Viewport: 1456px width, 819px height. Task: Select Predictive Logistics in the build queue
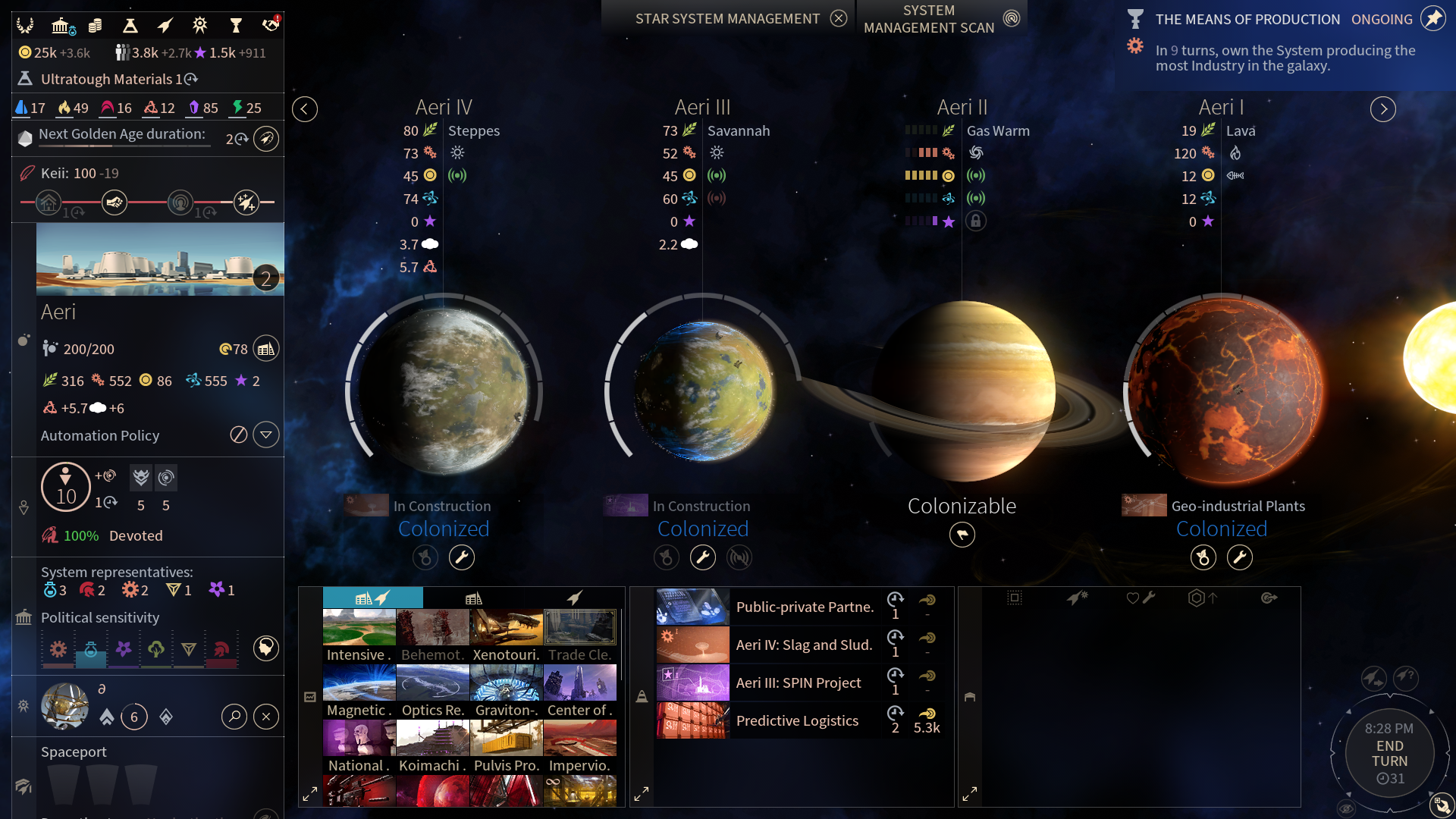coord(796,720)
